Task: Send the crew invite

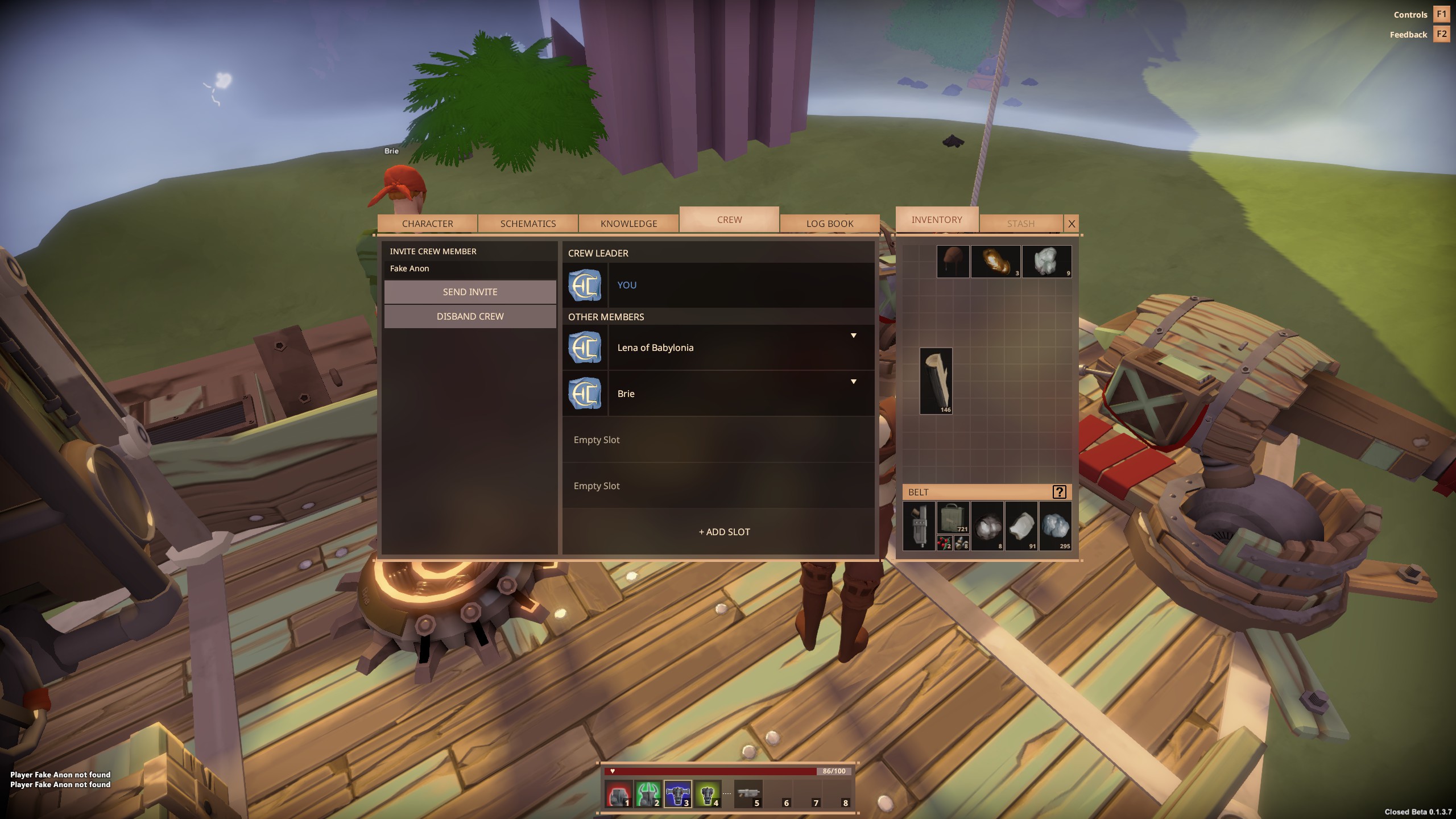Action: point(470,292)
